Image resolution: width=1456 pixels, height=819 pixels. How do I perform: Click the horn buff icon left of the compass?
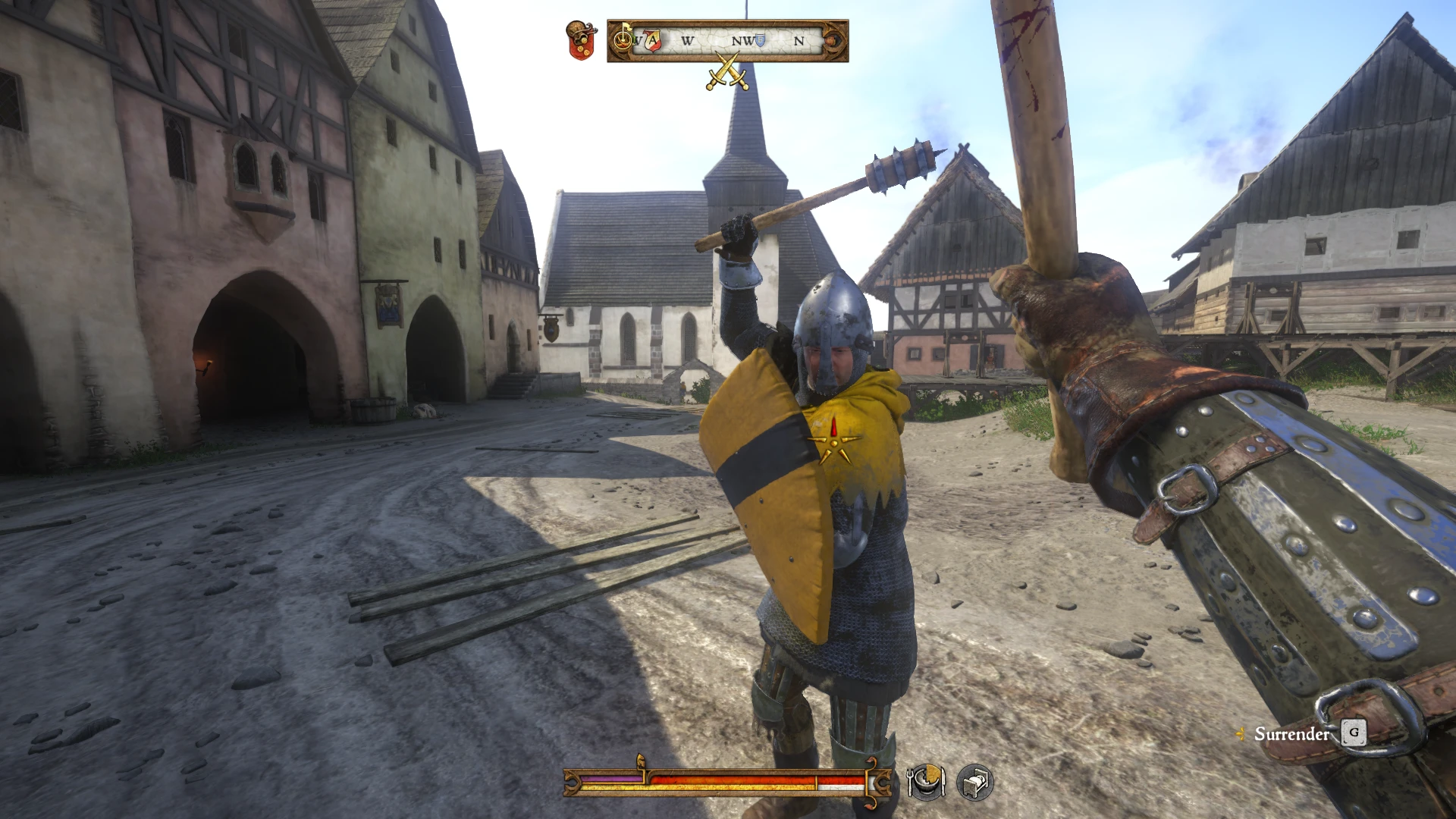(x=623, y=39)
